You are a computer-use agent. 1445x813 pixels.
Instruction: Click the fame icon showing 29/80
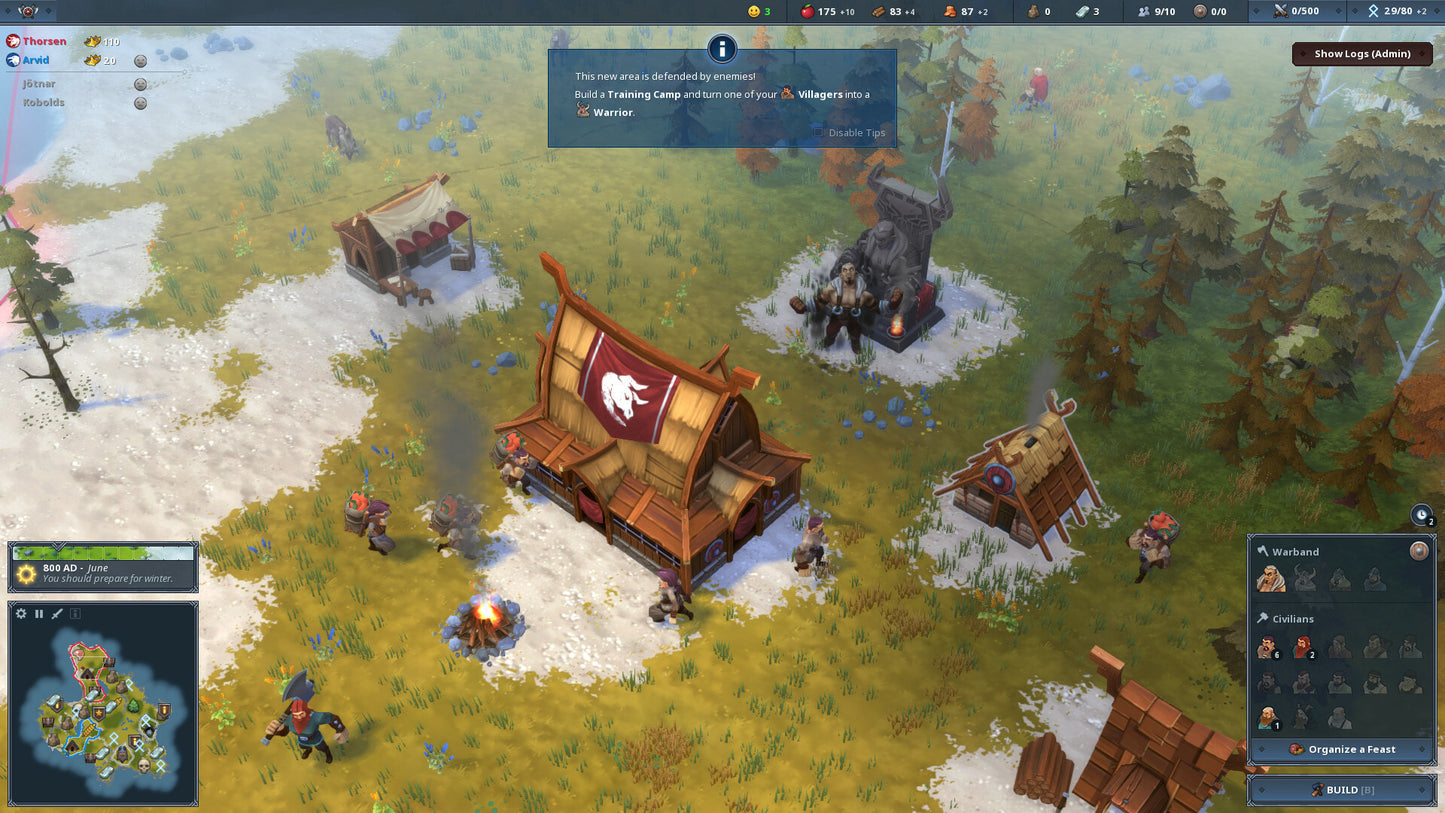coord(1372,11)
